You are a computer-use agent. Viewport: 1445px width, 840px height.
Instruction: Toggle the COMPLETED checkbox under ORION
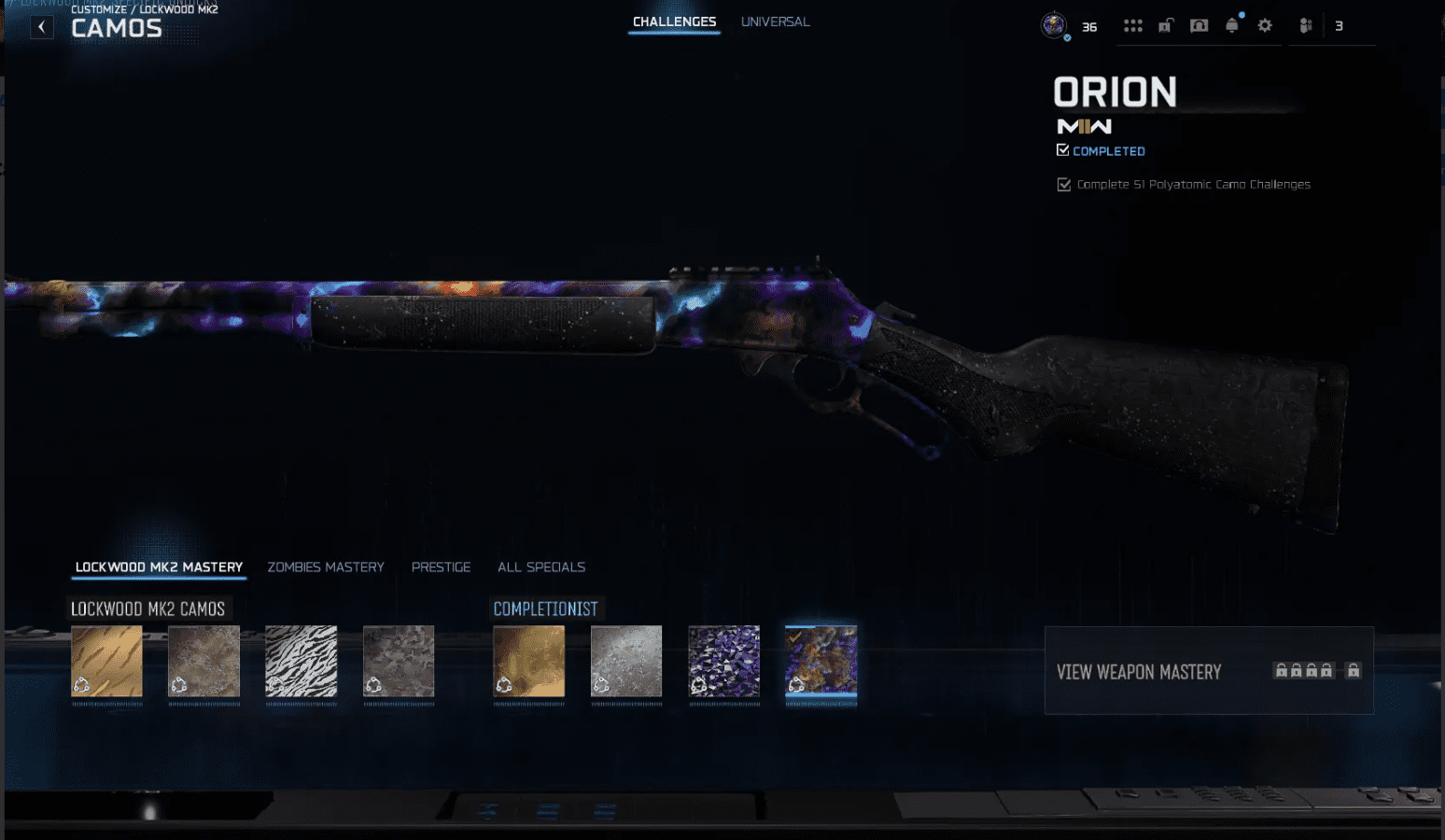[1063, 149]
